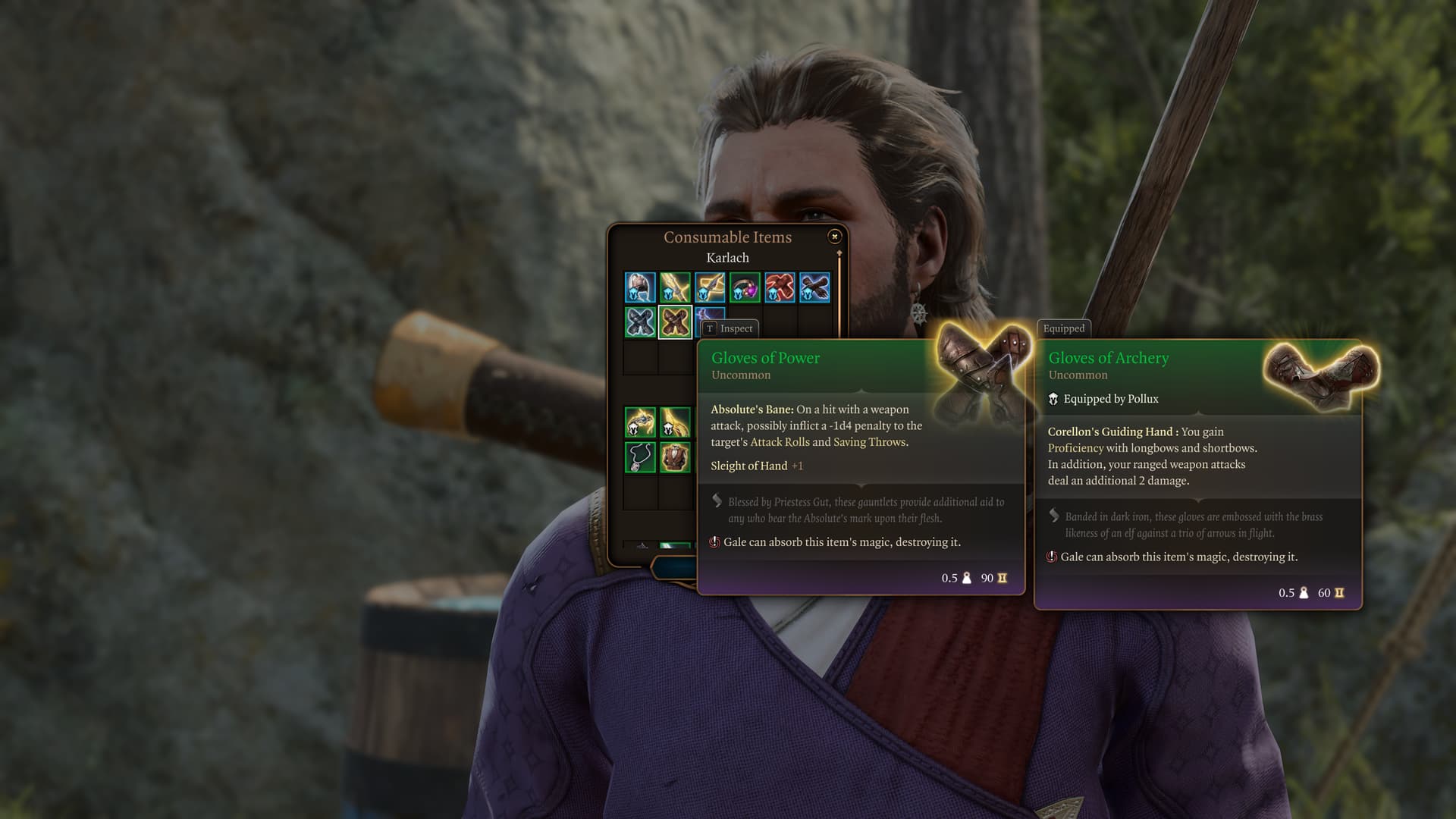This screenshot has width=1456, height=819.
Task: Select the dark grey crossed gloves
Action: [x=640, y=322]
